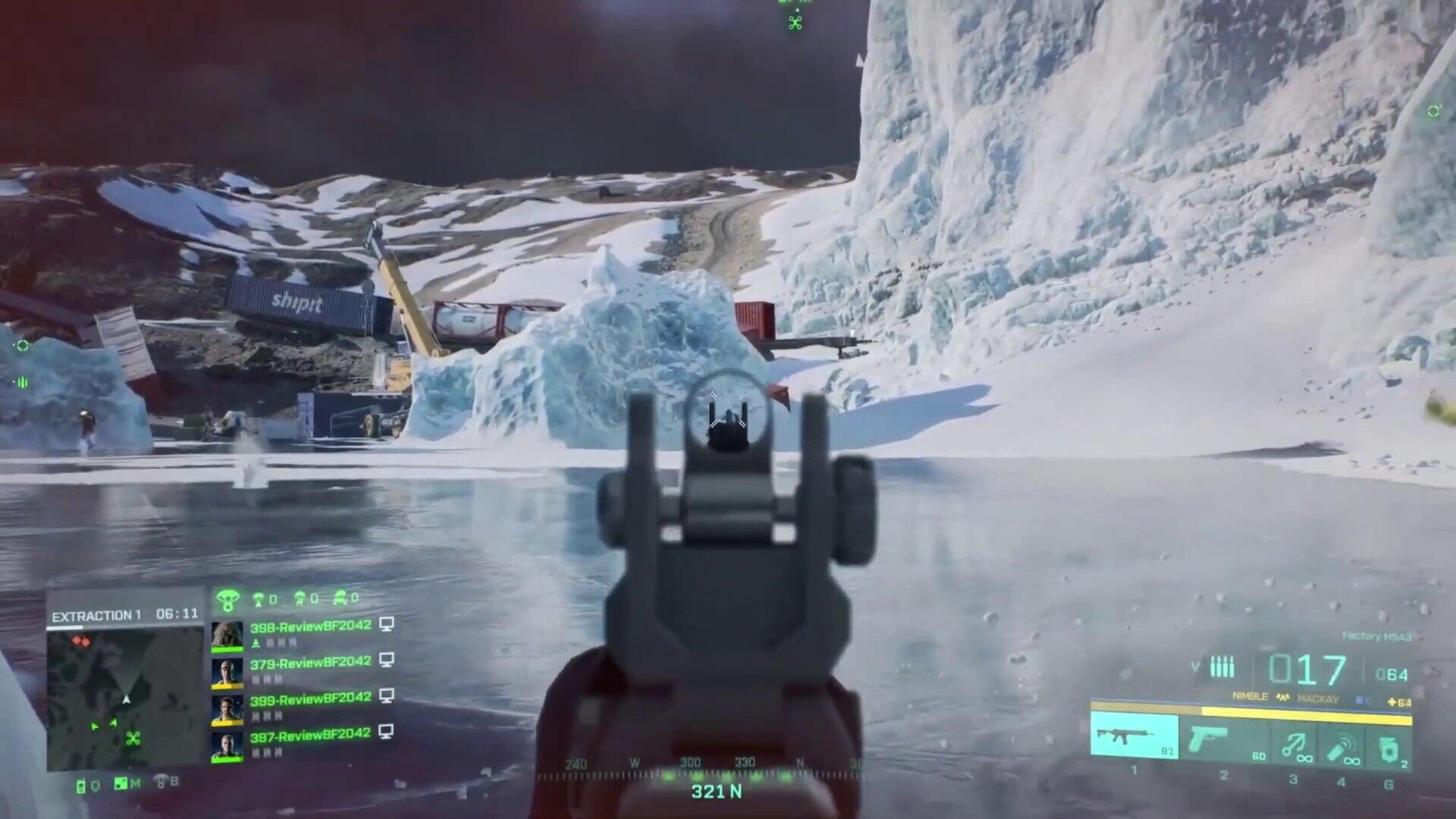Click the fire mode bullets indicator
The image size is (1456, 819).
pyautogui.click(x=1222, y=667)
